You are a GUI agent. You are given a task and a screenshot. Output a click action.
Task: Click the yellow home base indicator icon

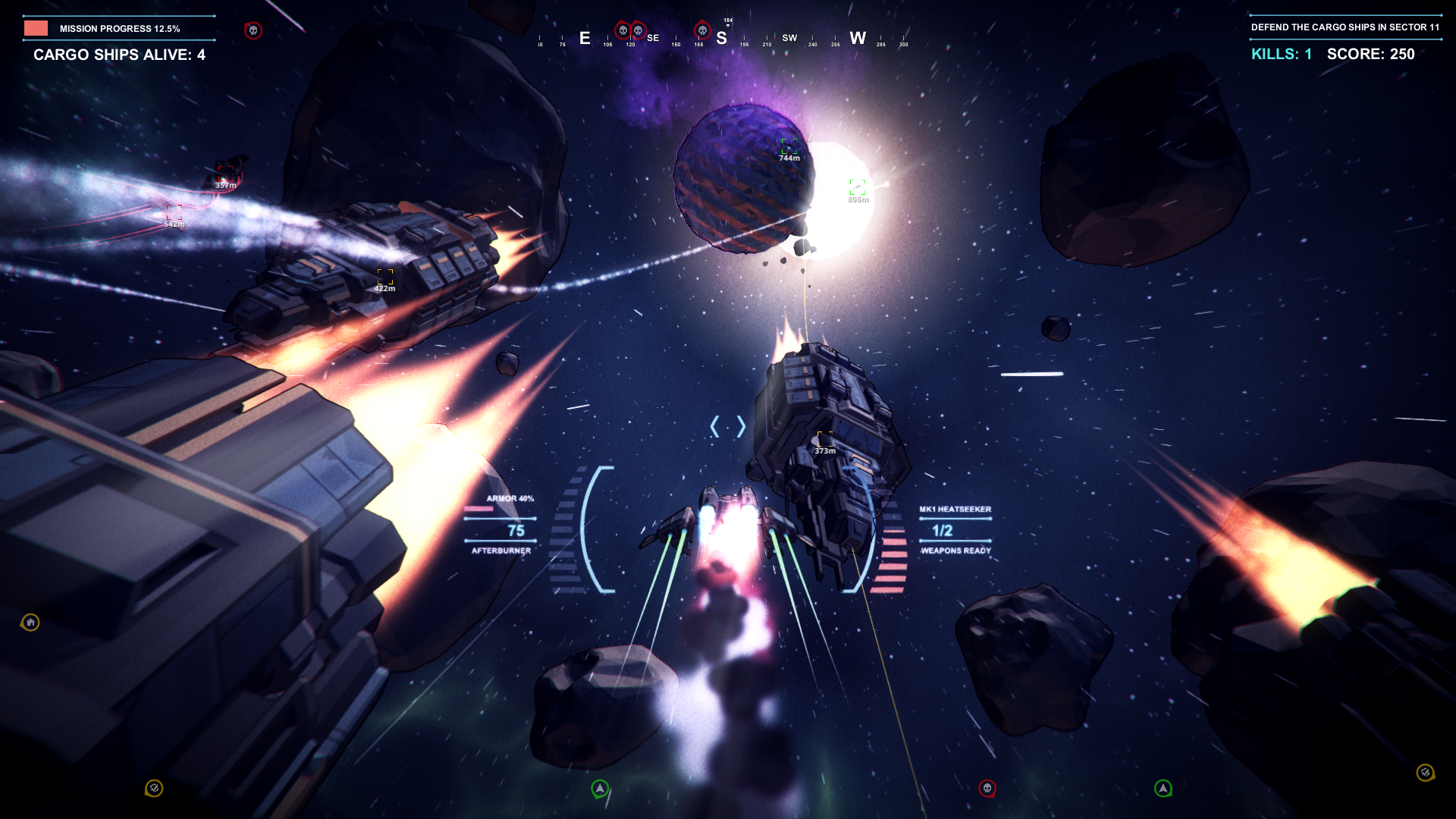[x=30, y=623]
